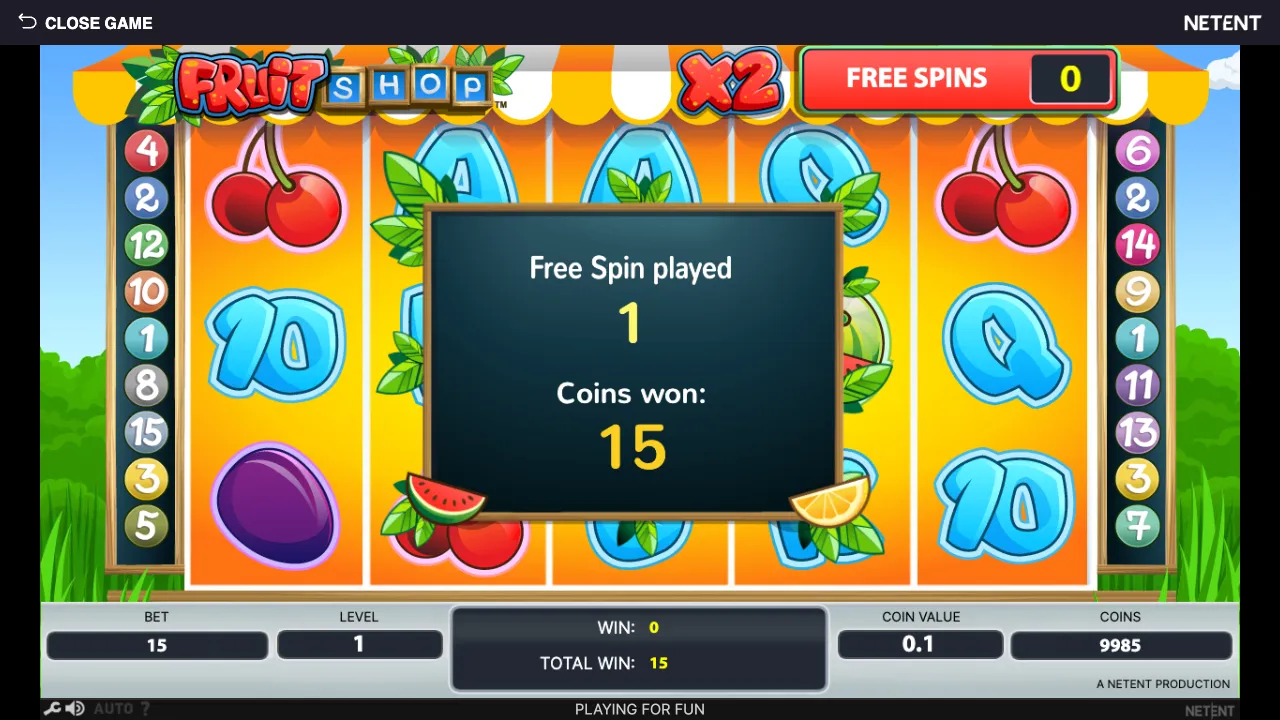The width and height of the screenshot is (1280, 720).
Task: Toggle AUTO play mode
Action: (x=113, y=707)
